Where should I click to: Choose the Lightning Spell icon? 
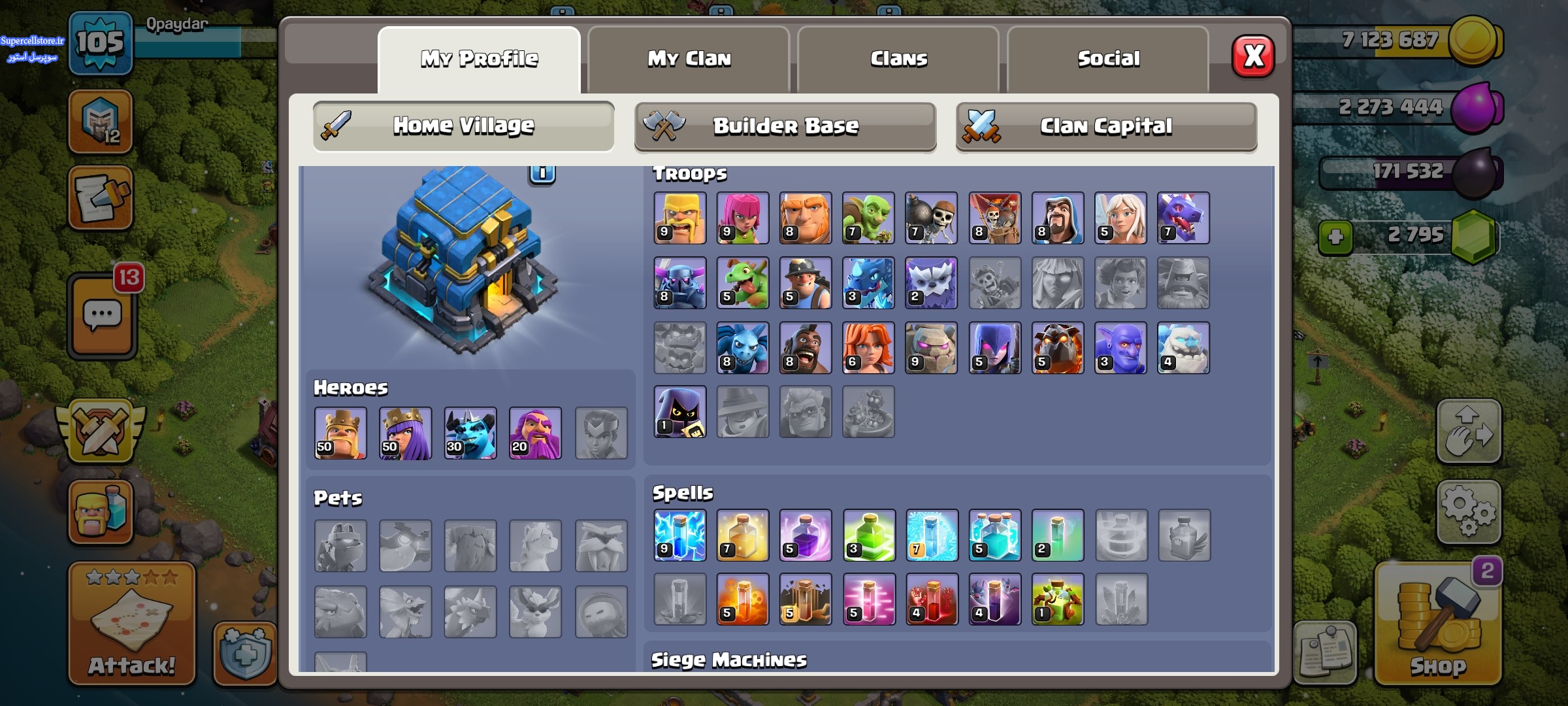pyautogui.click(x=679, y=535)
